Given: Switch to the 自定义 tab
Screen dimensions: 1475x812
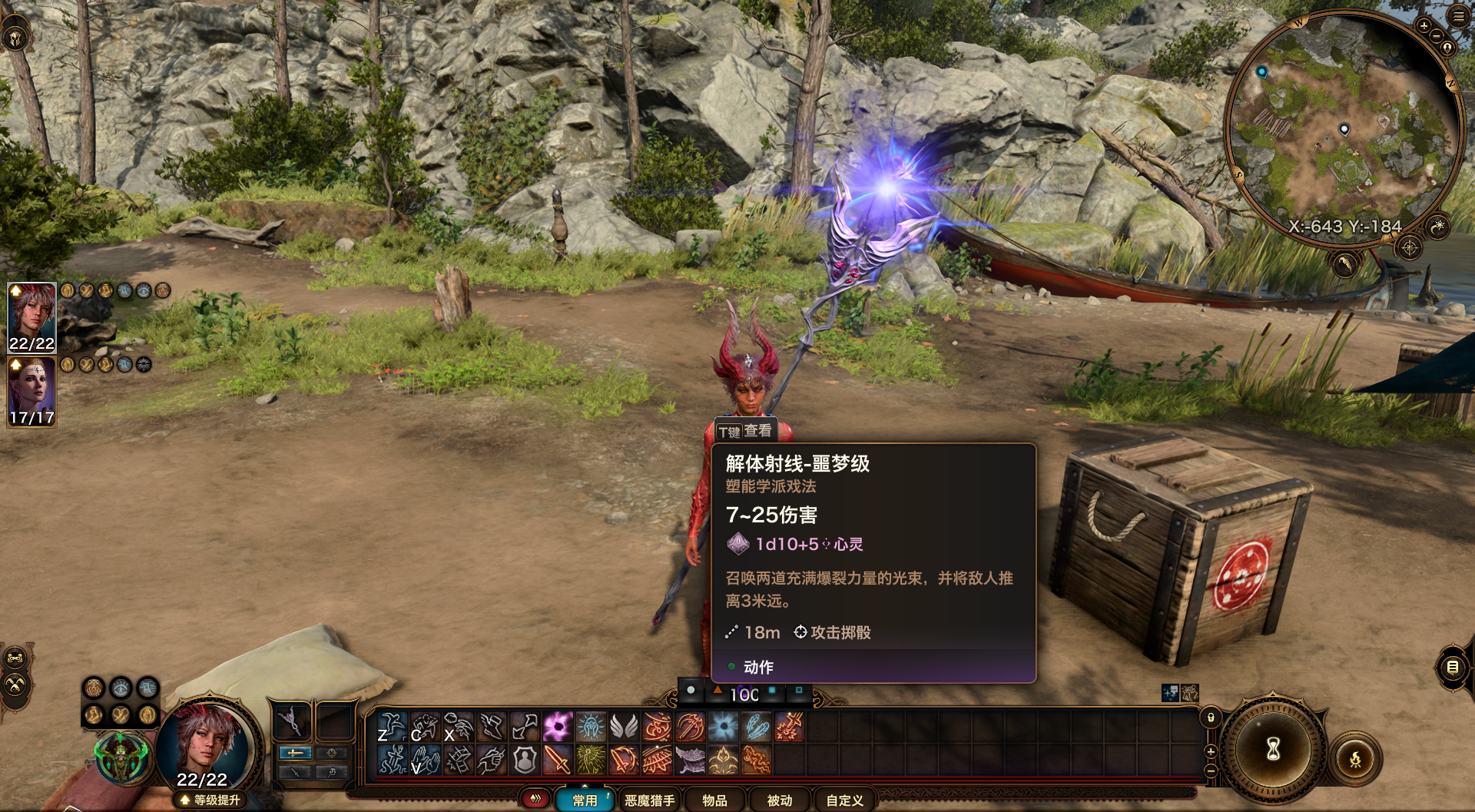Looking at the screenshot, I should pyautogui.click(x=844, y=800).
